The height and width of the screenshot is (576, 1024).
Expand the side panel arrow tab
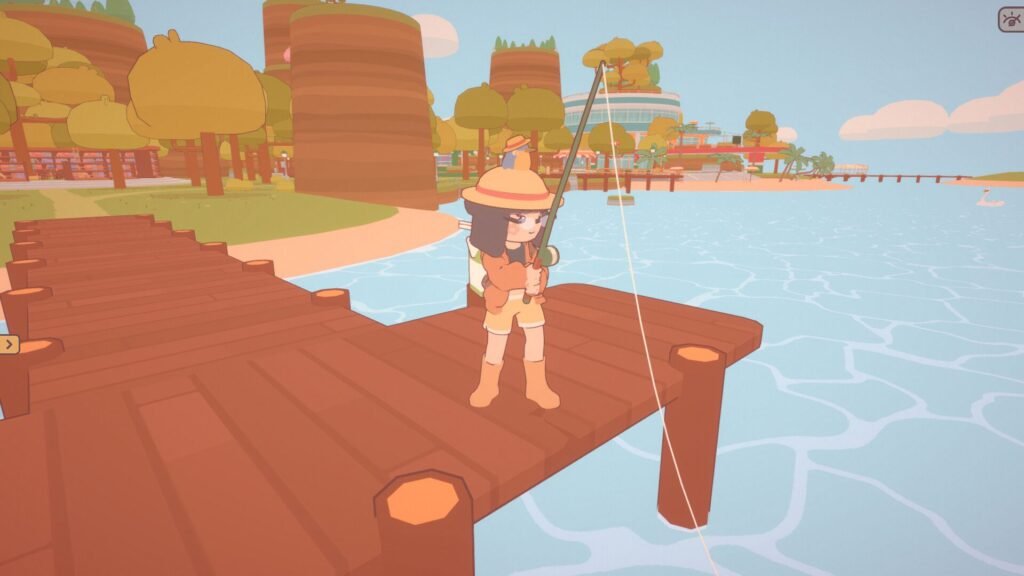(9, 345)
